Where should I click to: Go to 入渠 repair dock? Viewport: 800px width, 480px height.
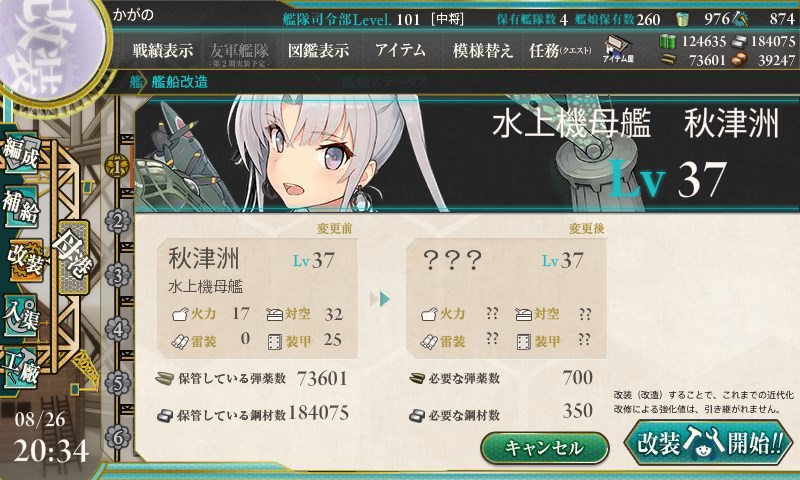(24, 309)
